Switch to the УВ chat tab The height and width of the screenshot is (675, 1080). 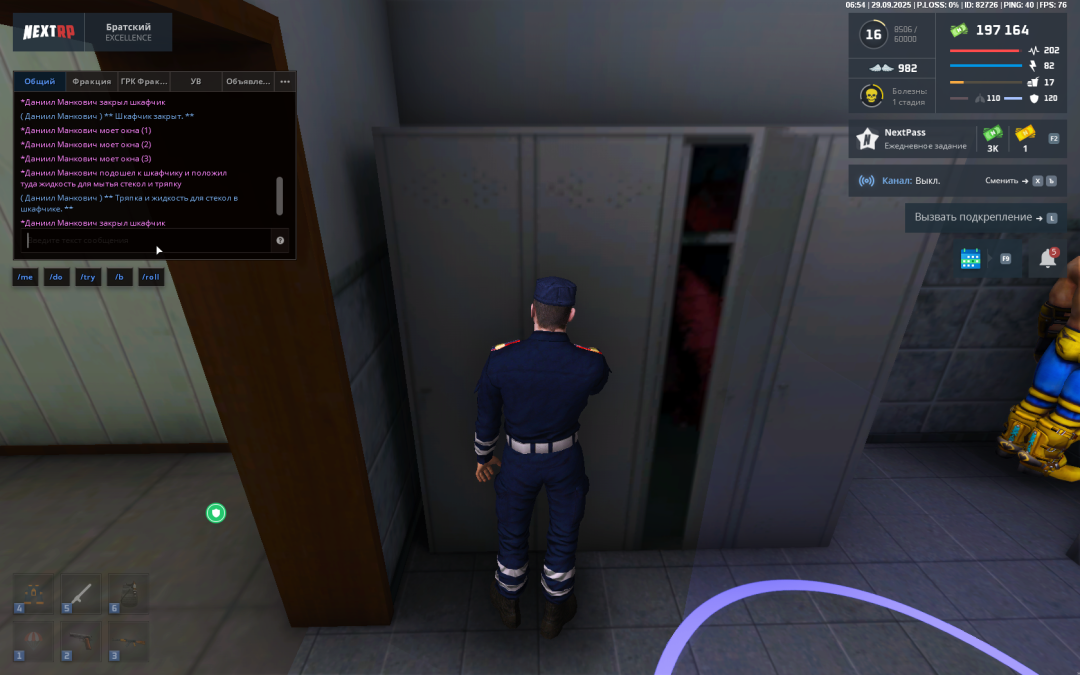pos(196,81)
